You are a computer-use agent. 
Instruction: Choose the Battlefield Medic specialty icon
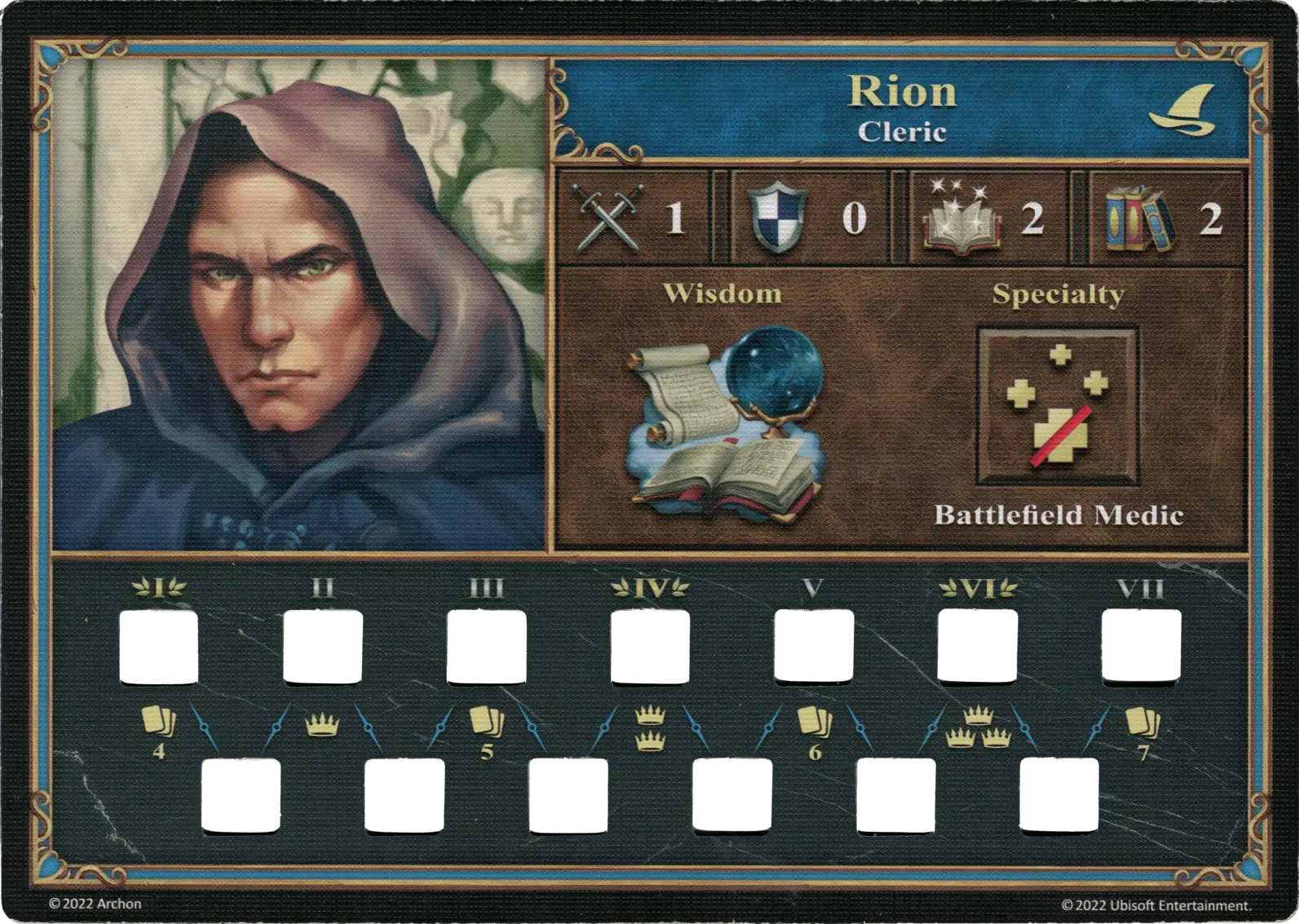tap(1057, 408)
